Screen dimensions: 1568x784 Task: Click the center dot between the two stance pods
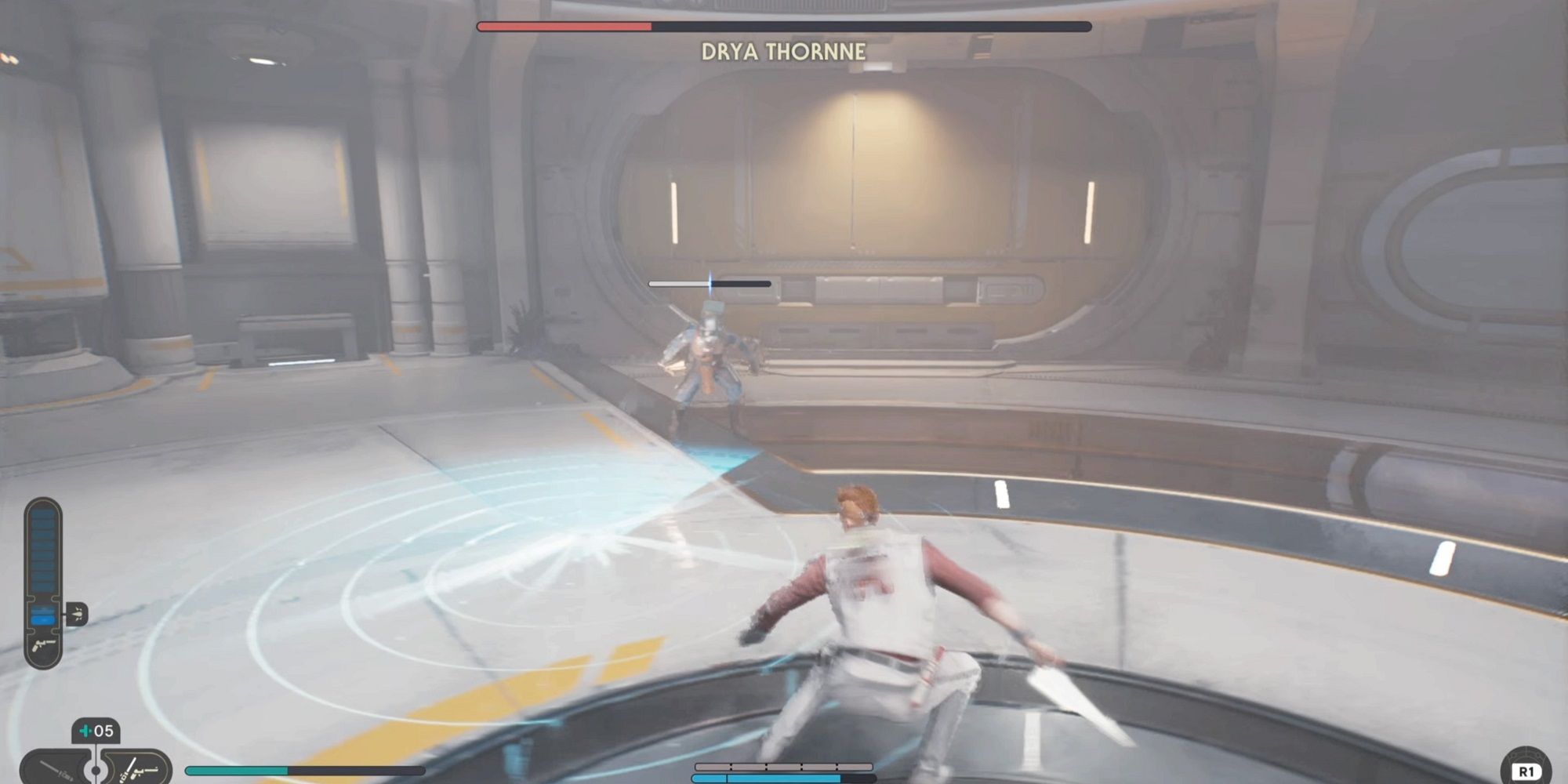[x=96, y=771]
